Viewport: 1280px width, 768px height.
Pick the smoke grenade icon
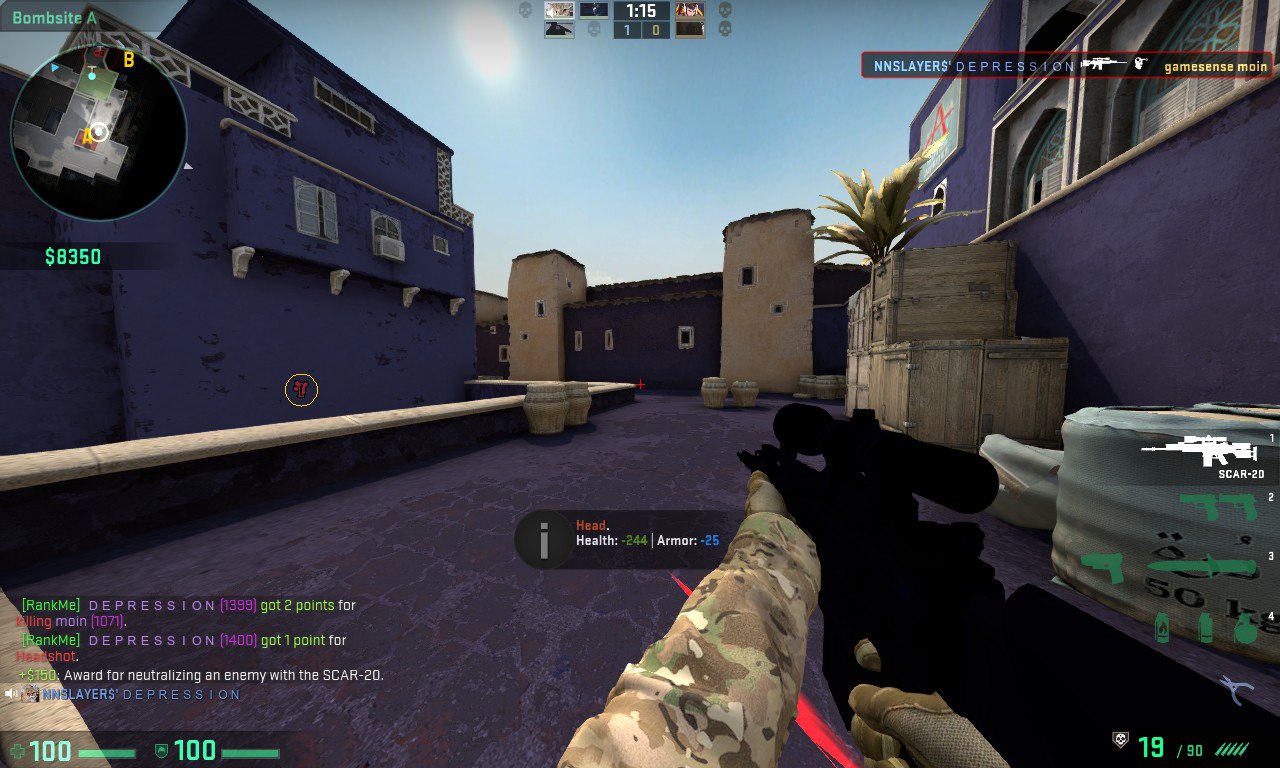click(x=1205, y=628)
